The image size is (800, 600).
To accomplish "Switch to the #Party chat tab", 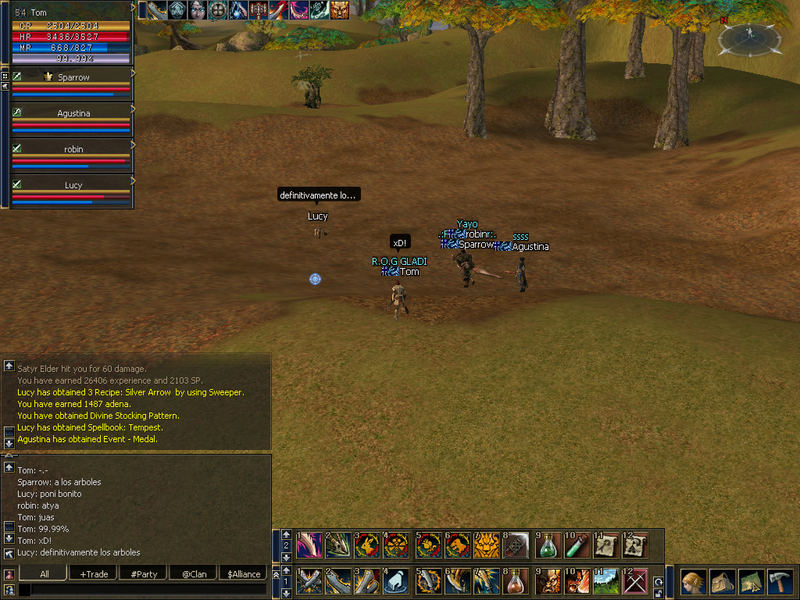I will (144, 574).
